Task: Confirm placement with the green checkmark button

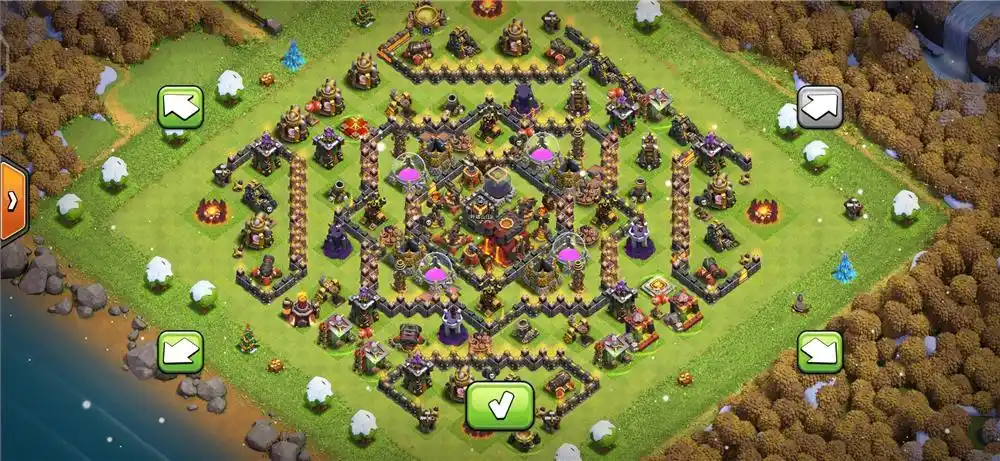Action: (x=500, y=405)
